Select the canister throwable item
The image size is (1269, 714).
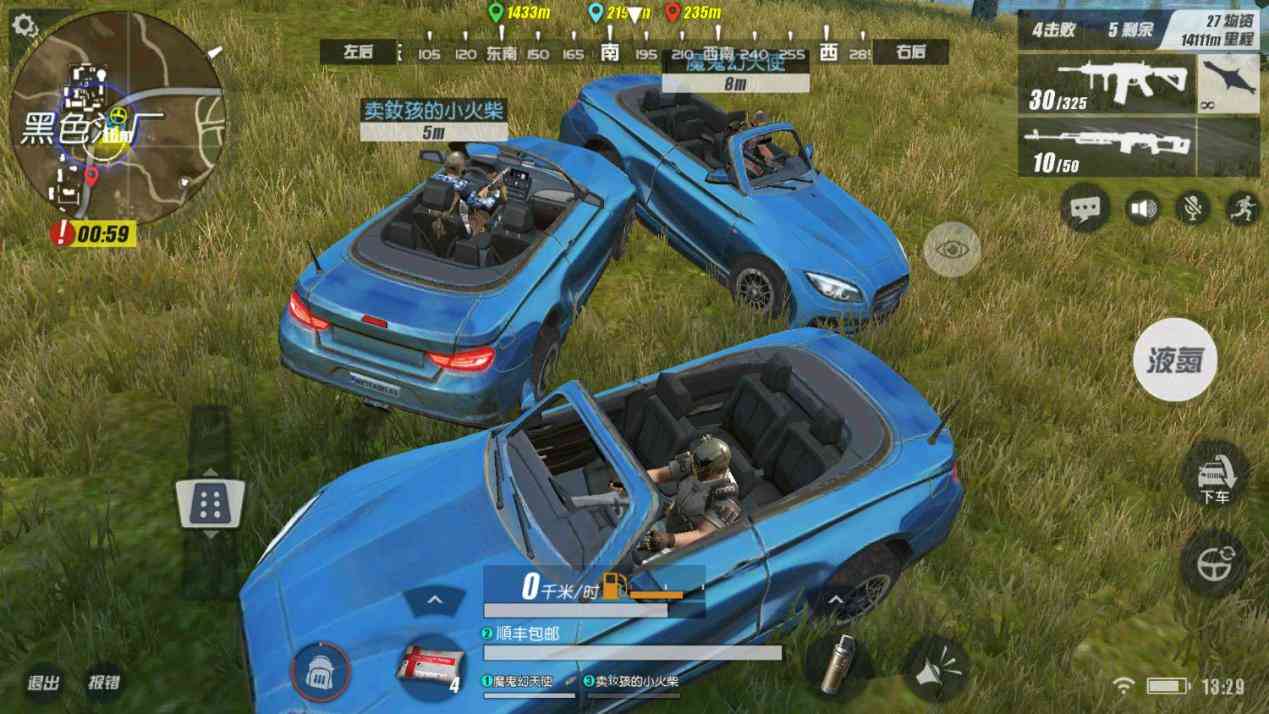(840, 665)
